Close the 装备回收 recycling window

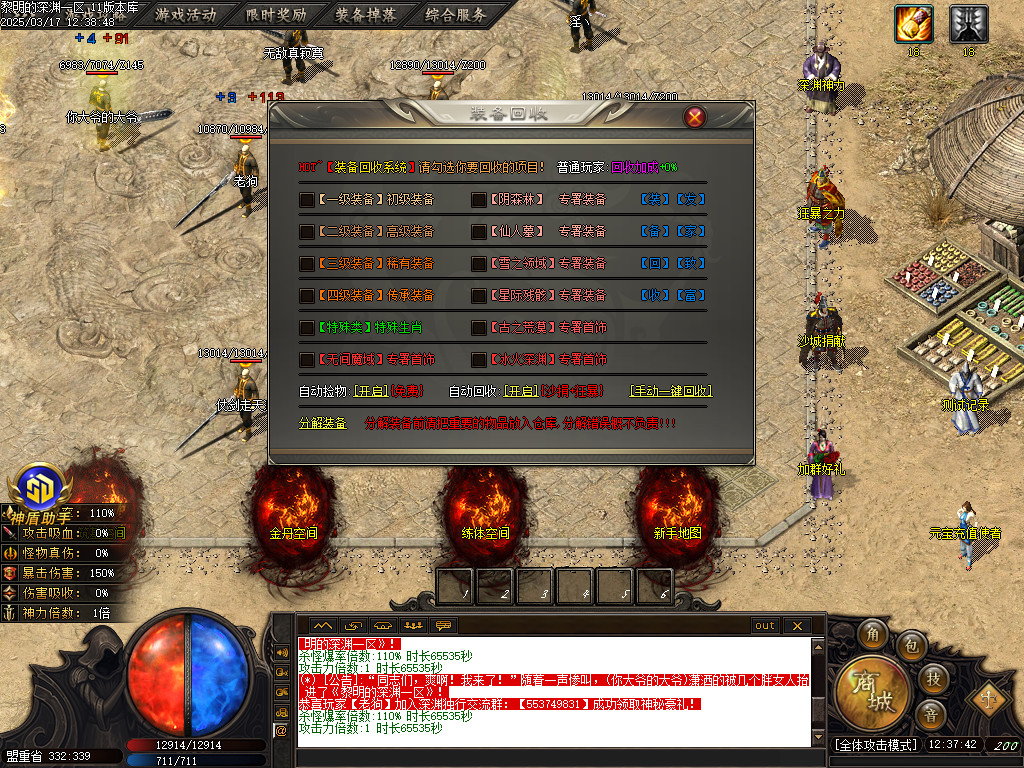point(694,117)
